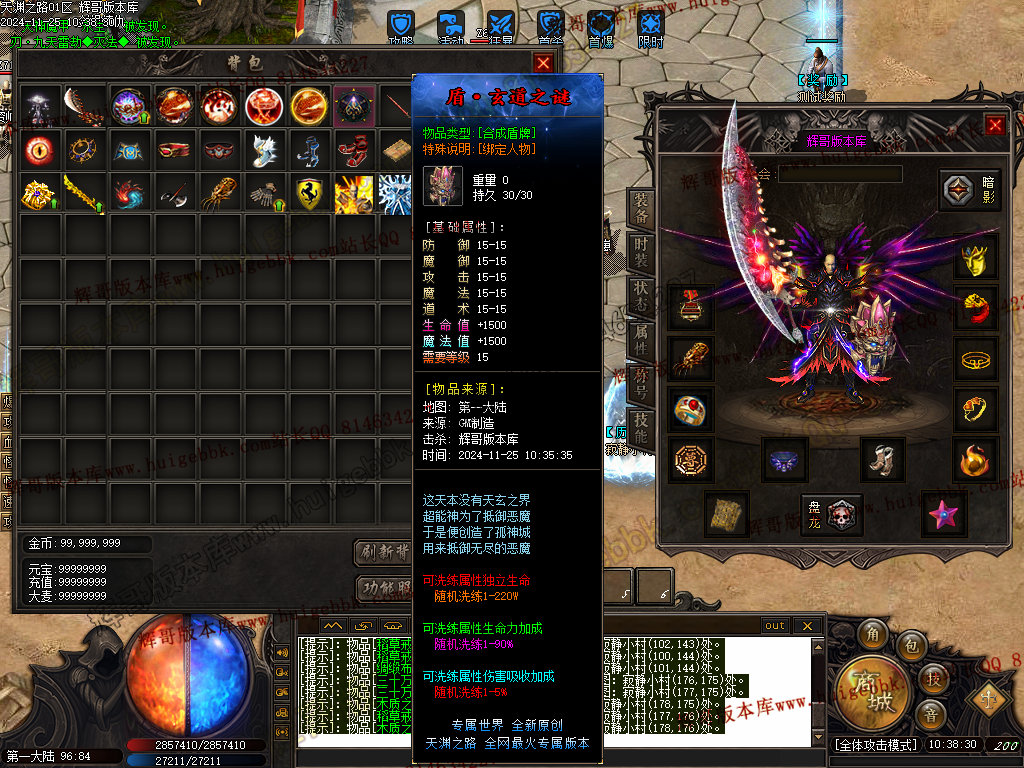Pick the red eye orb item

click(39, 150)
